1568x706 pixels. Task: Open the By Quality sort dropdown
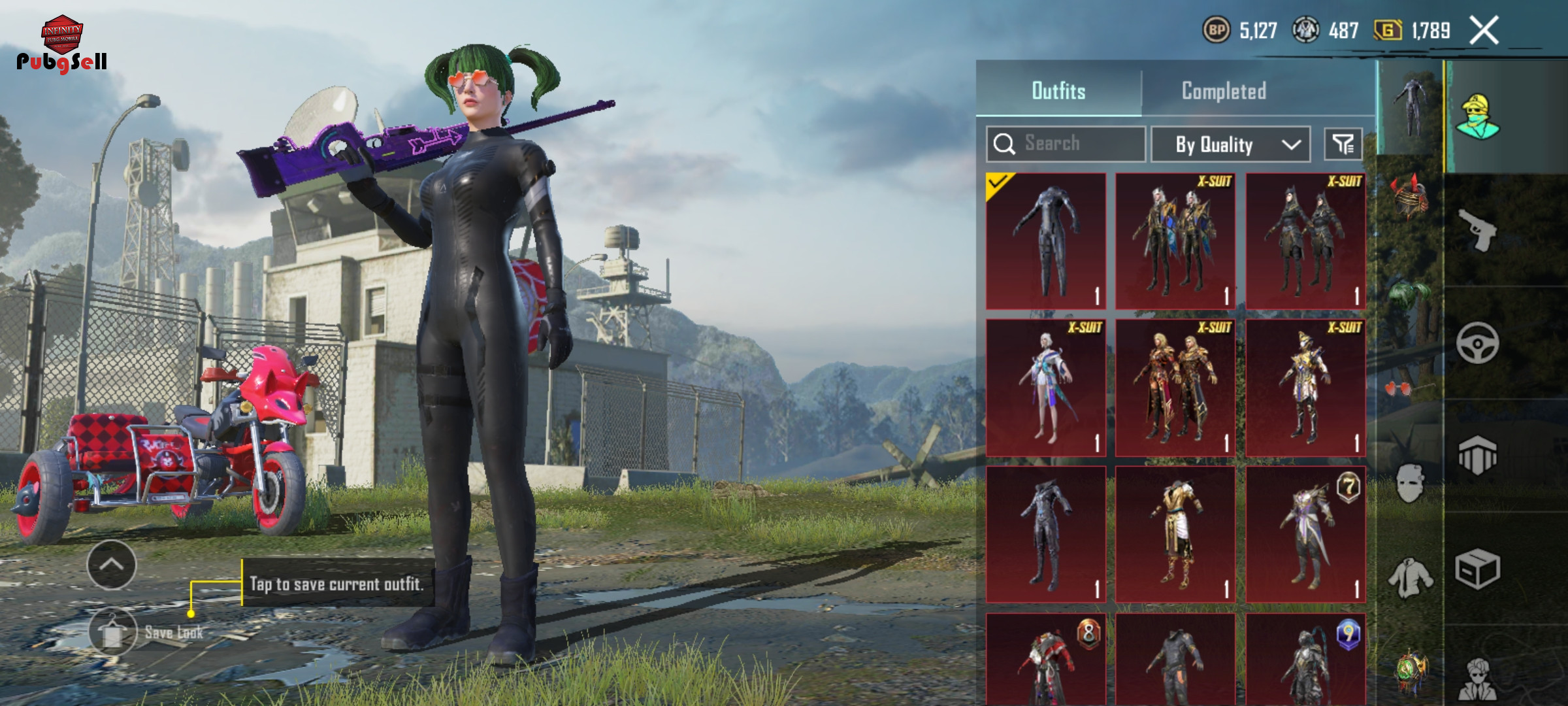point(1230,144)
